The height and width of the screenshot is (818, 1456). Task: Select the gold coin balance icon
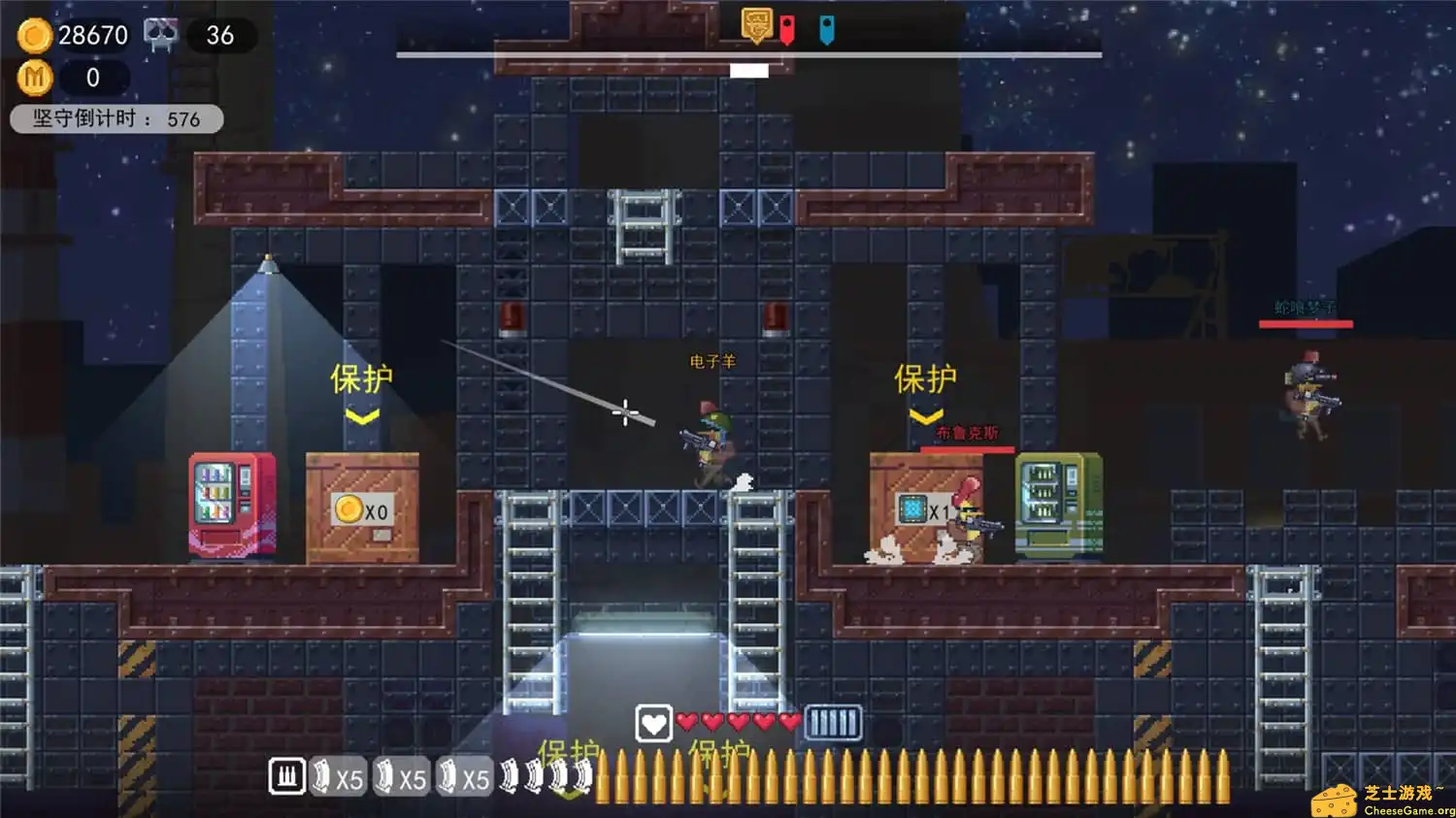(x=35, y=35)
